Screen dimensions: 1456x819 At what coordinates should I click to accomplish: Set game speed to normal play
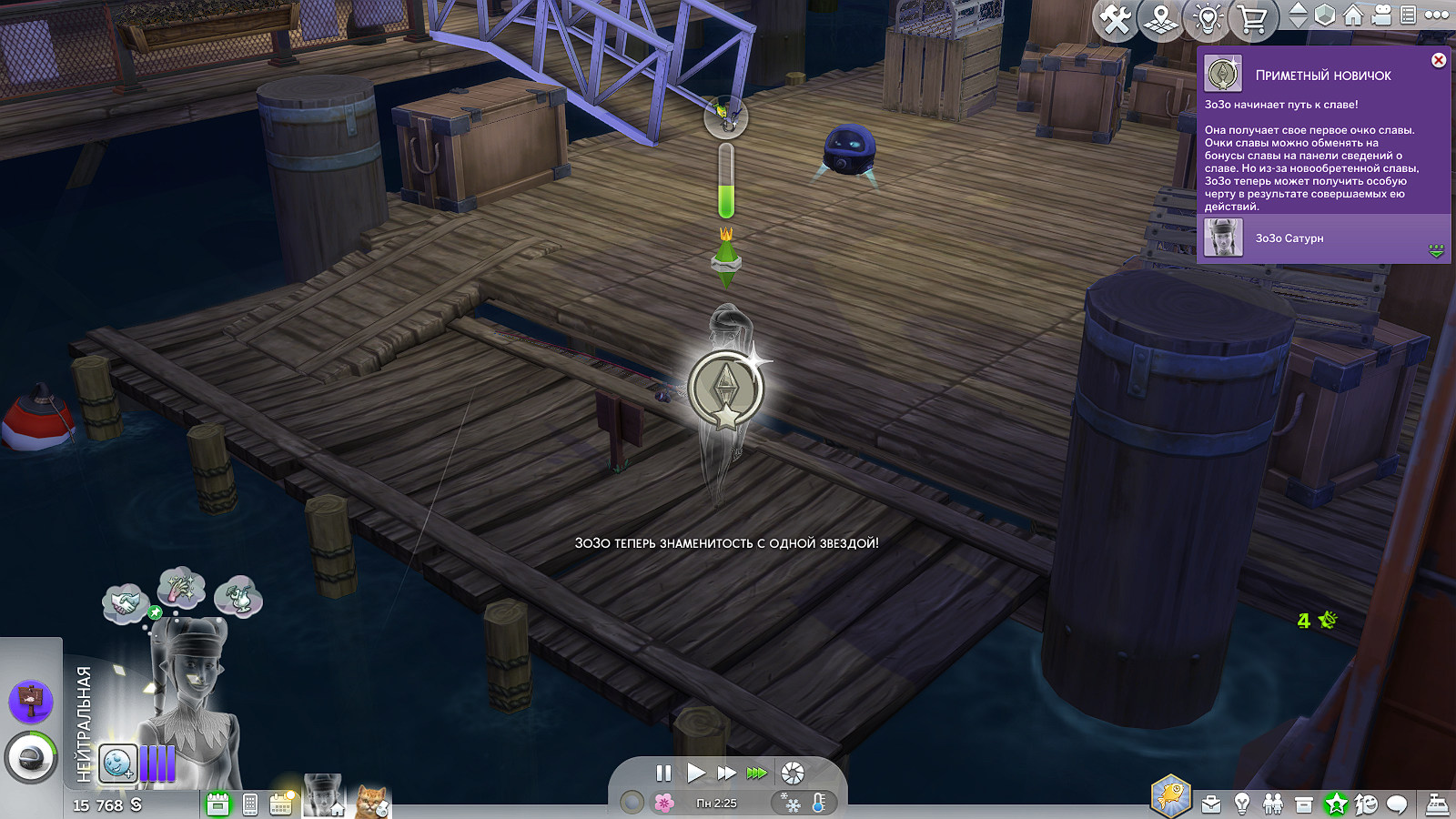[696, 773]
